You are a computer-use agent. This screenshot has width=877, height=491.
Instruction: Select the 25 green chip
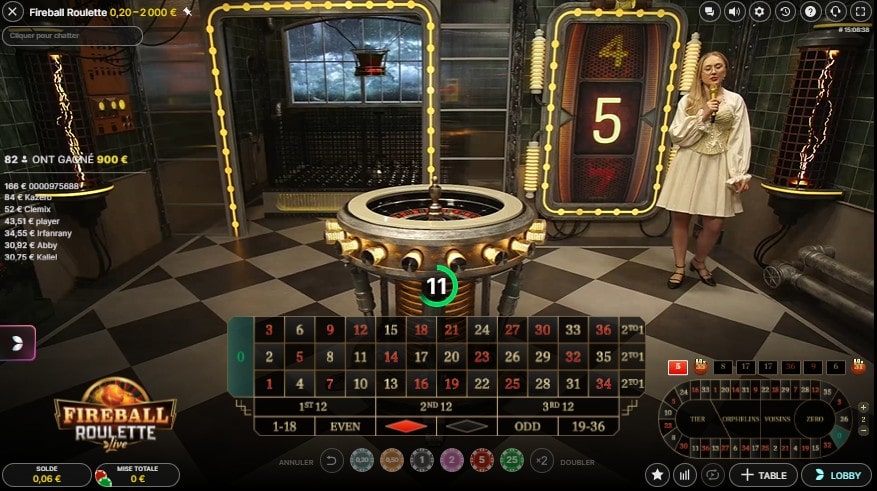[514, 460]
